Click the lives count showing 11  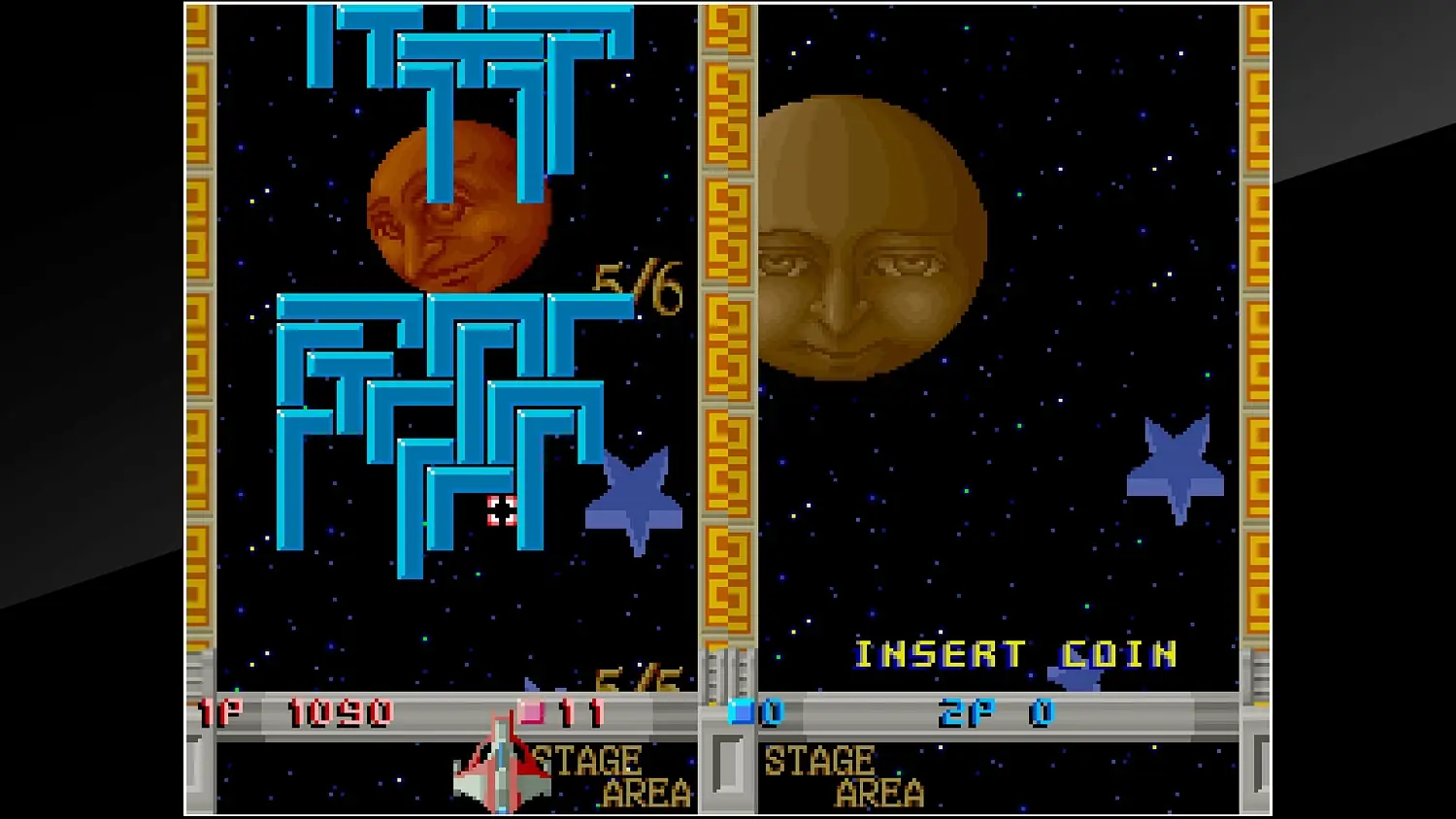click(579, 711)
